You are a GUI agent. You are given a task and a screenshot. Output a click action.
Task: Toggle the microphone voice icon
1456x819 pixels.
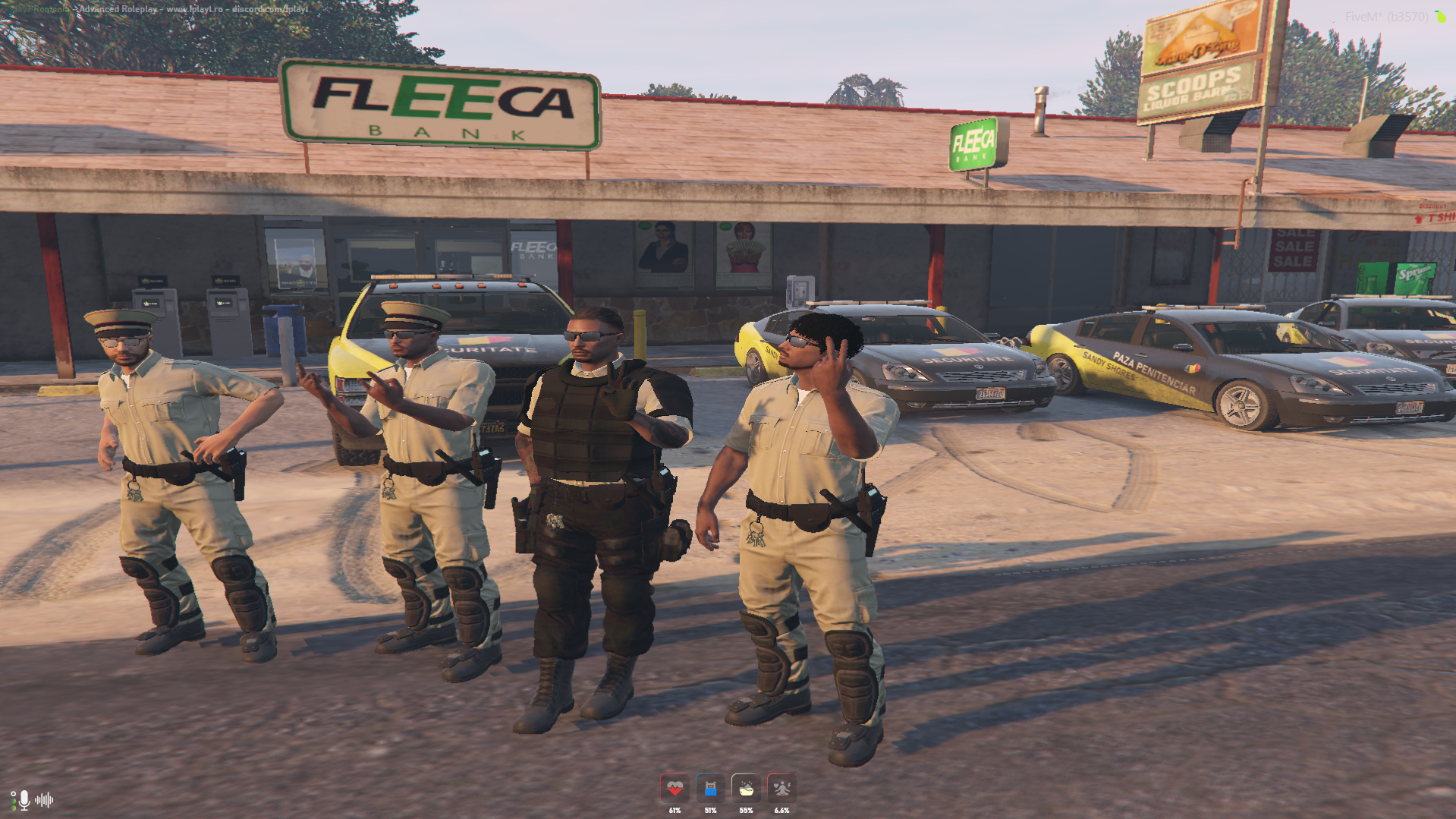24,799
